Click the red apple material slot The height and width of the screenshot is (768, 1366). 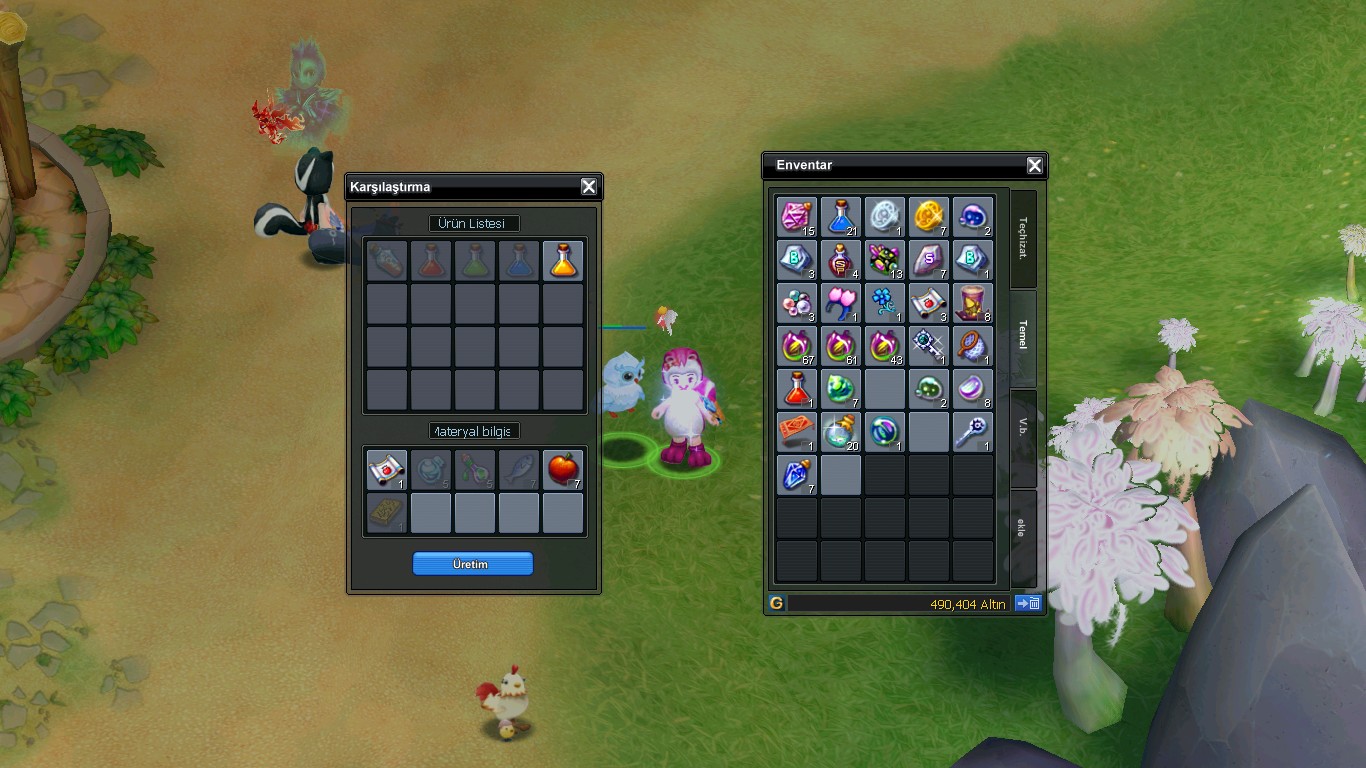pyautogui.click(x=563, y=469)
